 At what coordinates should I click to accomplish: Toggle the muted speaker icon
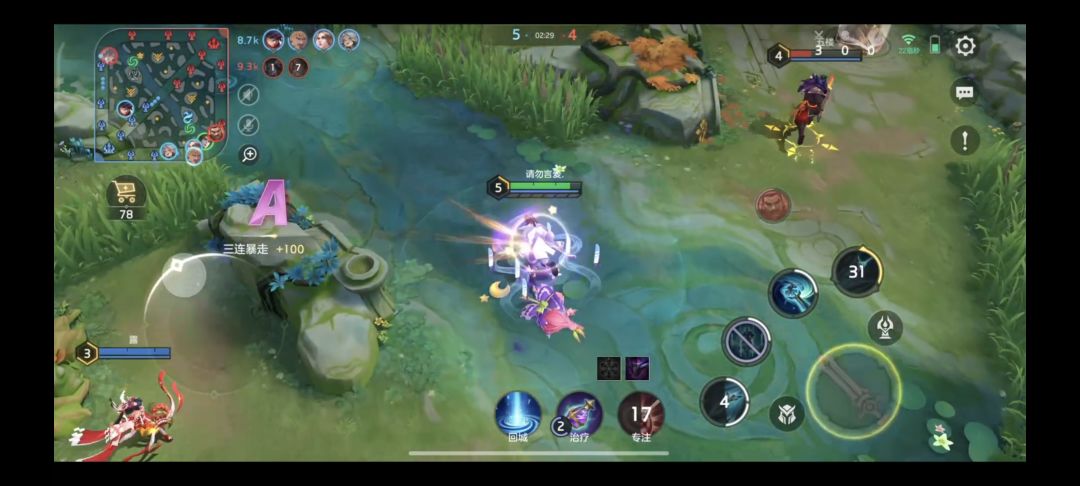[x=249, y=95]
